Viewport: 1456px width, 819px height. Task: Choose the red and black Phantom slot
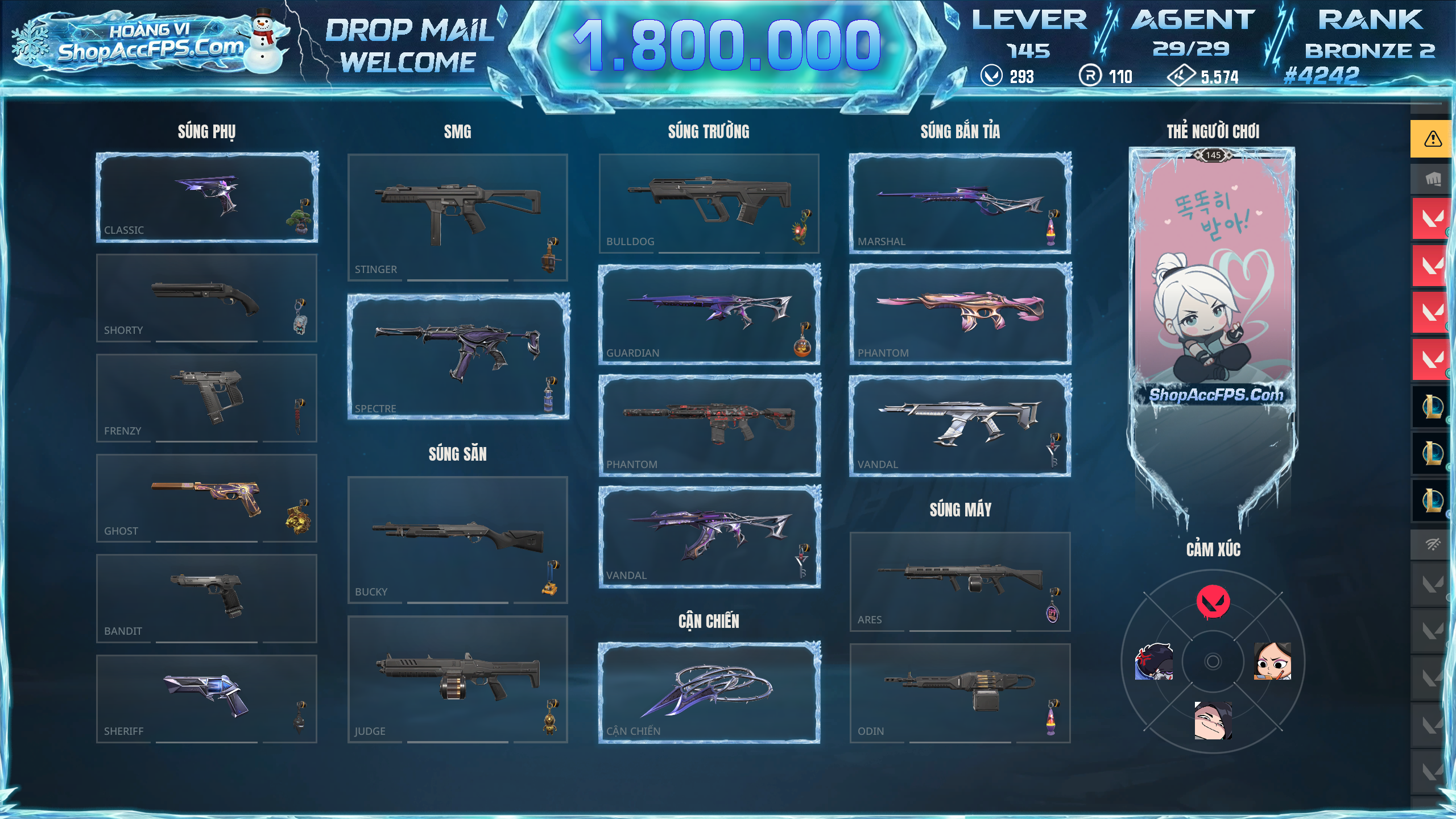[709, 425]
